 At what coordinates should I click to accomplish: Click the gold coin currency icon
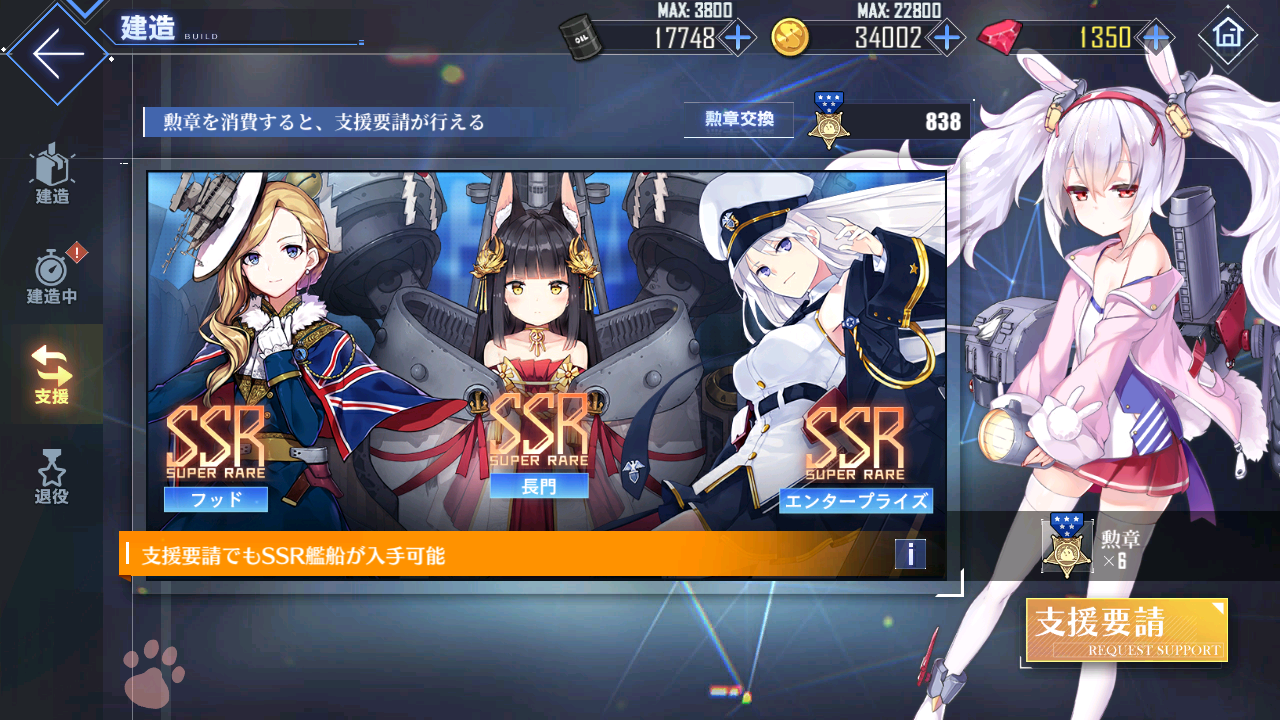[790, 37]
